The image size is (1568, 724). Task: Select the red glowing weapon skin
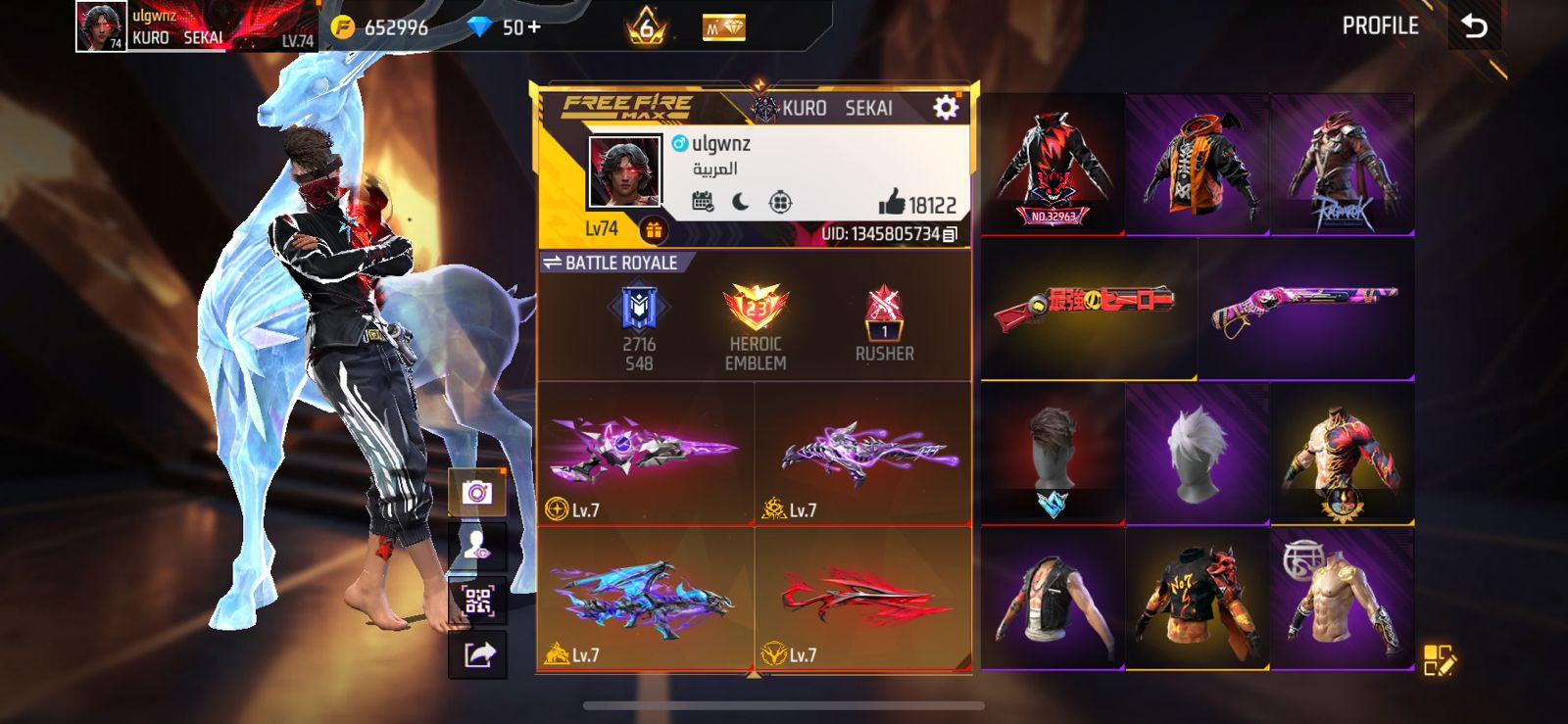862,598
